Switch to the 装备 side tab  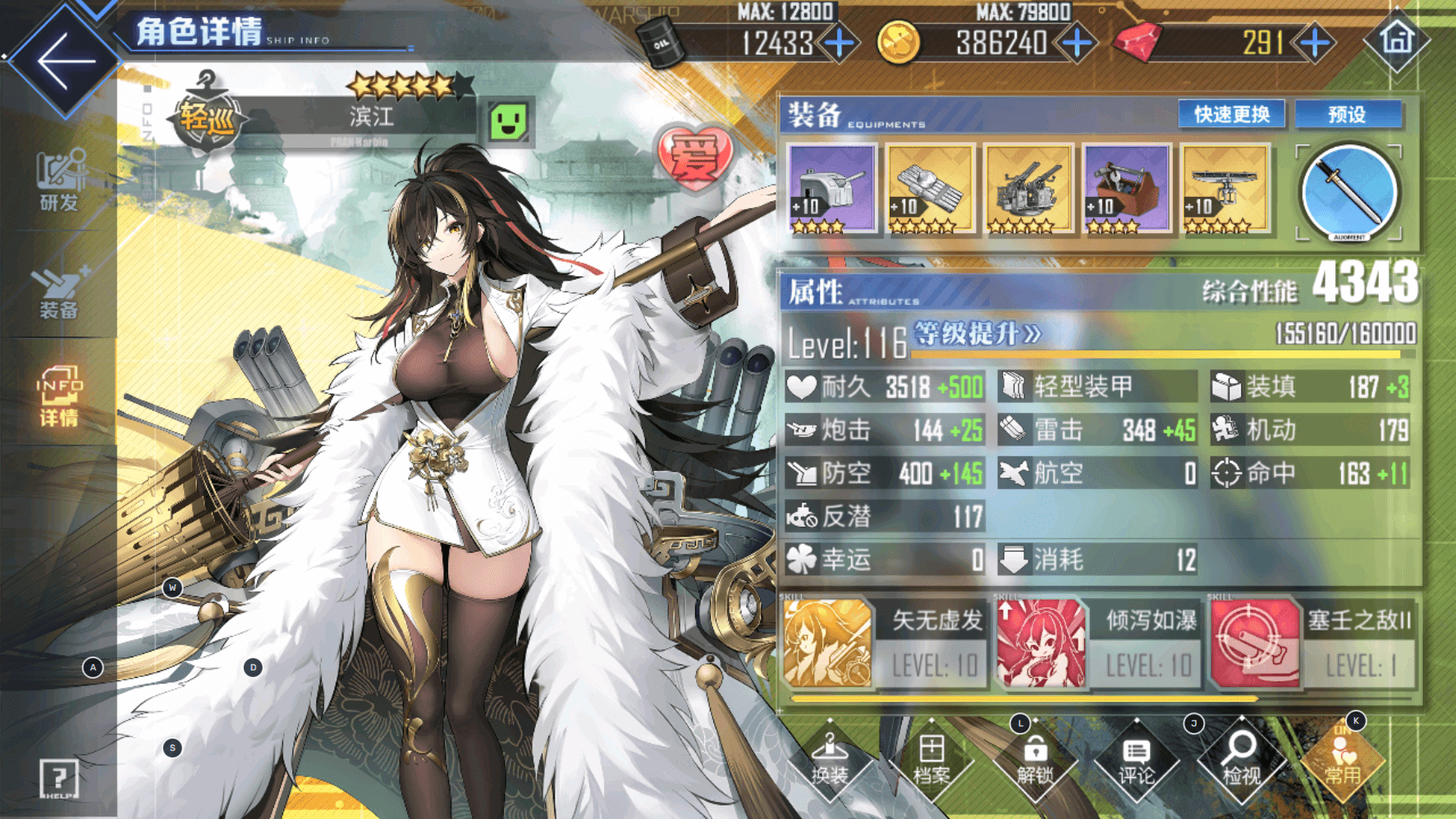click(x=59, y=293)
